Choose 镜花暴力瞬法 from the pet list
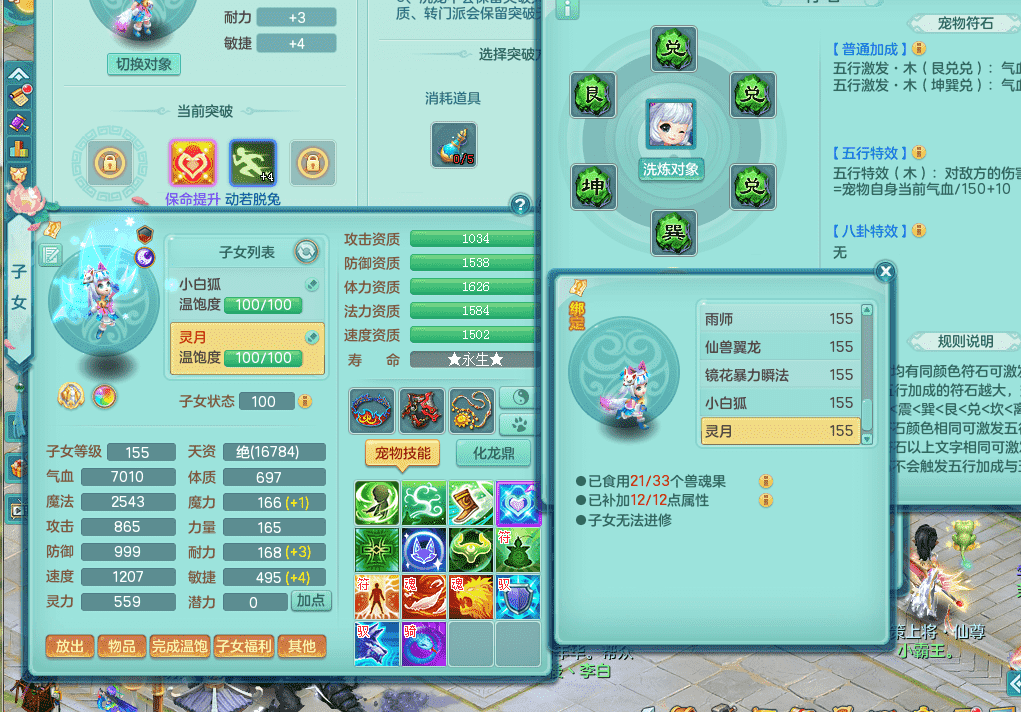Screen dimensions: 1021x712 click(x=780, y=375)
